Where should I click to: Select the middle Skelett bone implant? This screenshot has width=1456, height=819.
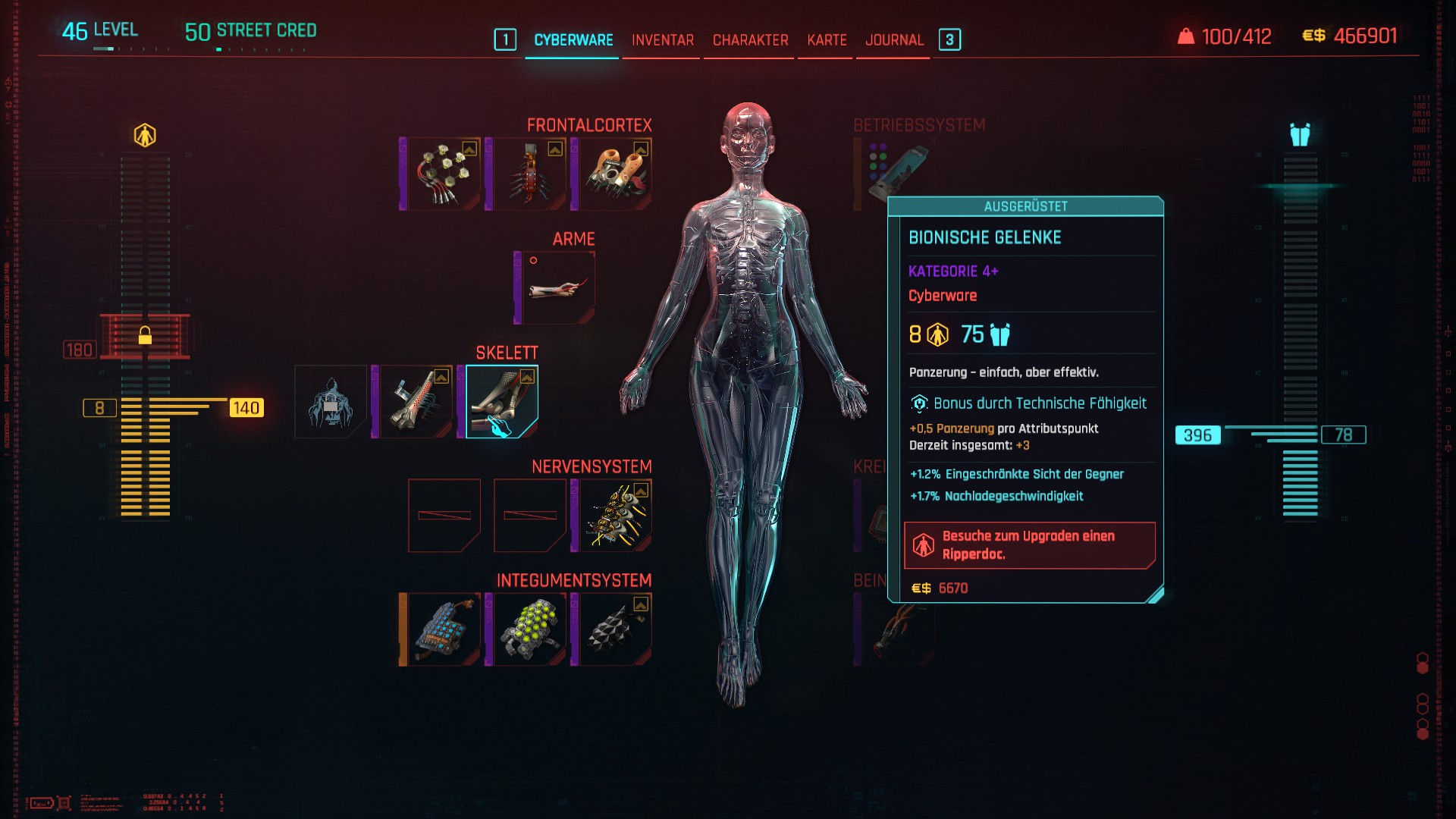click(416, 402)
